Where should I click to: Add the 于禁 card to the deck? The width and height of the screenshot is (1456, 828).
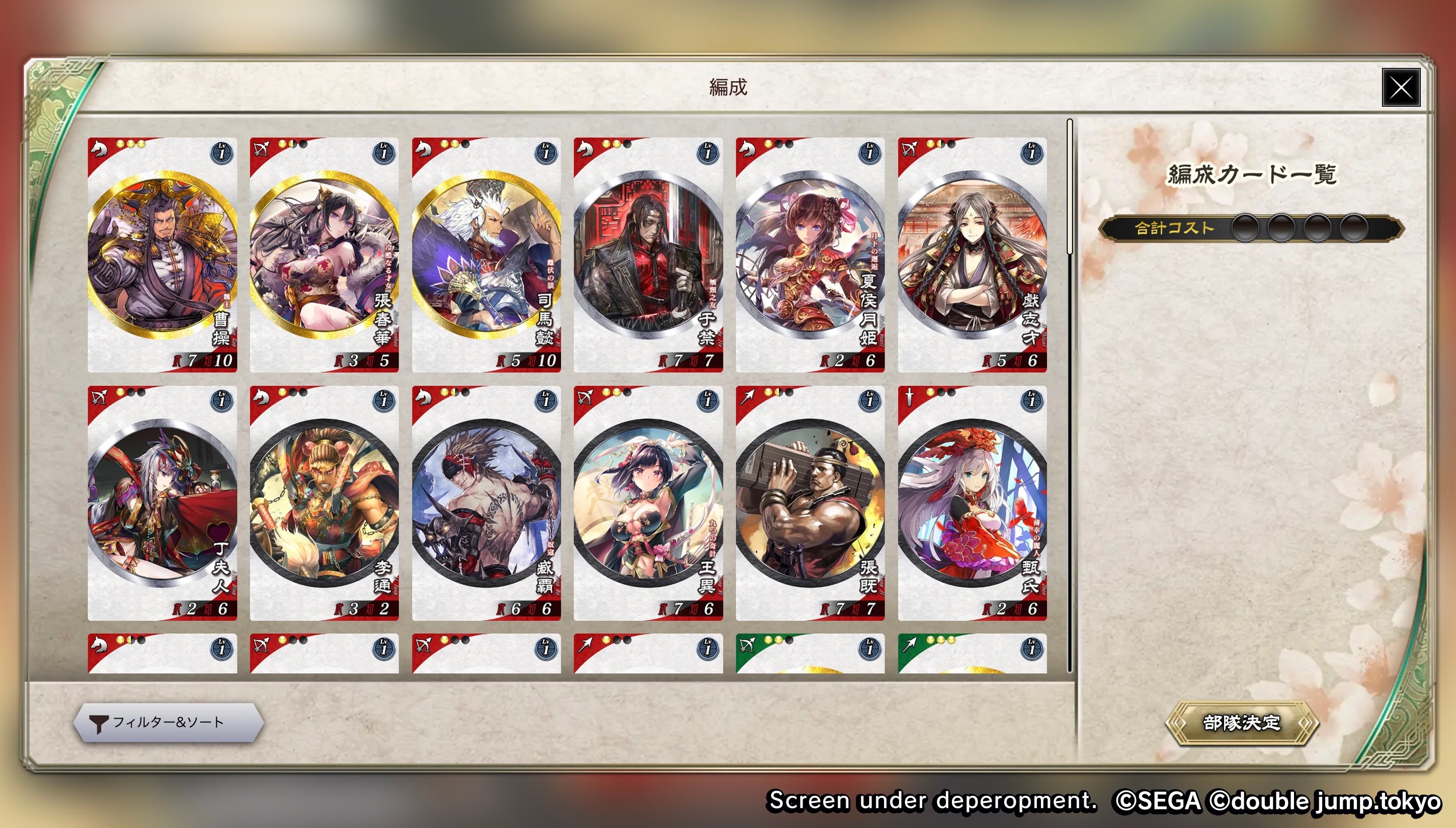point(649,255)
